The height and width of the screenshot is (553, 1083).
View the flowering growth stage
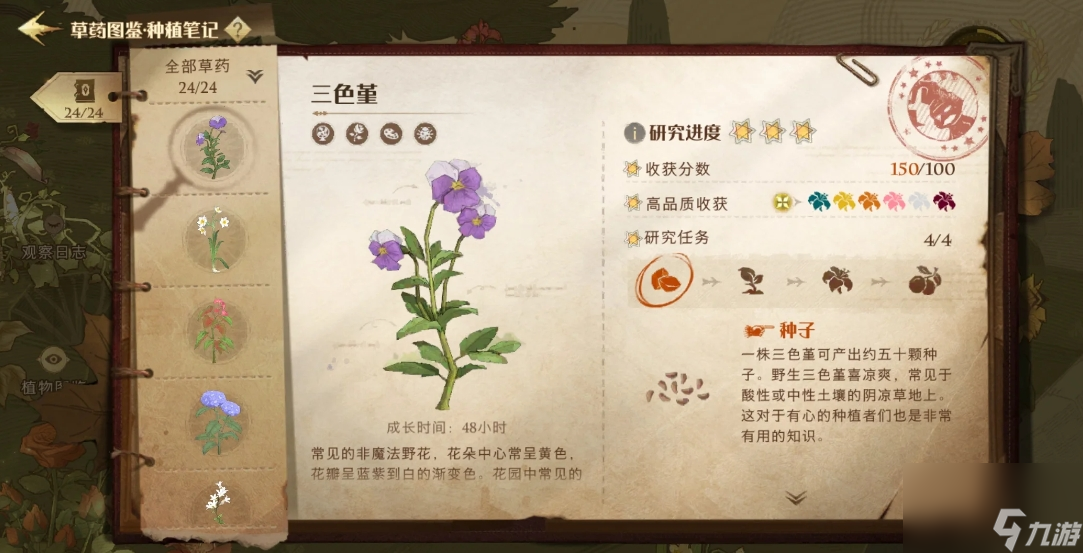836,281
